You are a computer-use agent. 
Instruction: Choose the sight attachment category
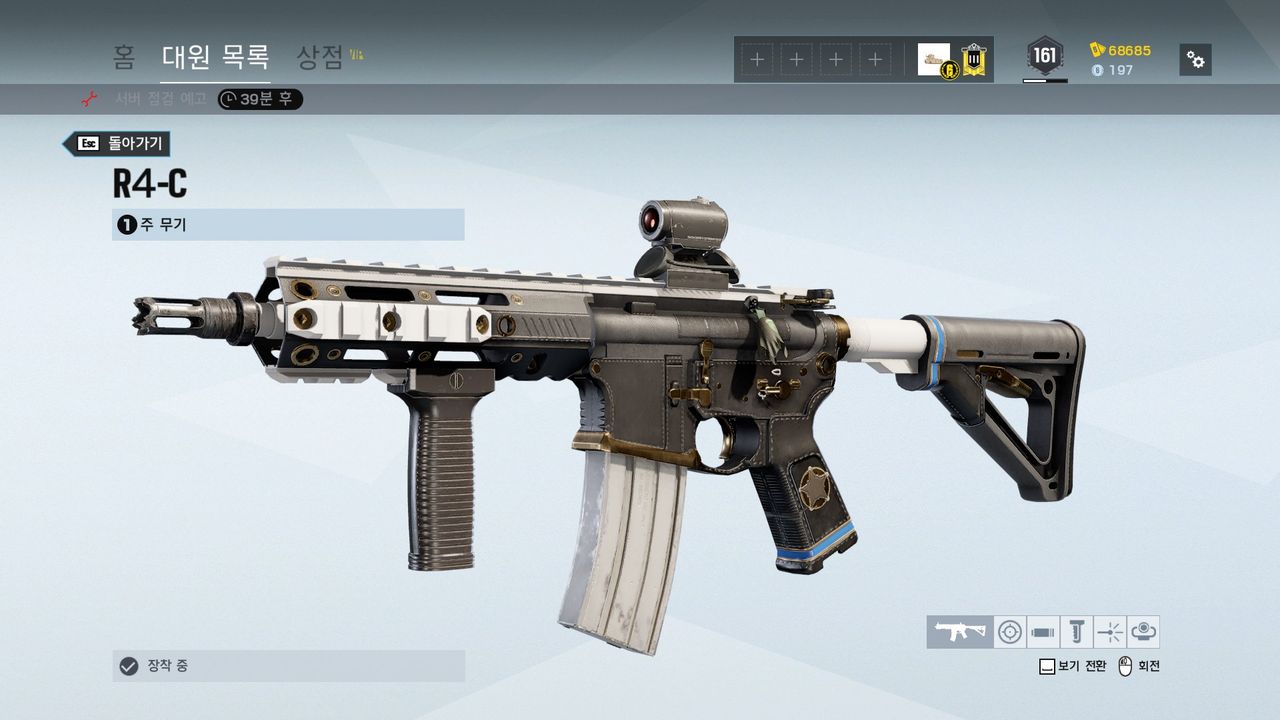click(x=1010, y=632)
